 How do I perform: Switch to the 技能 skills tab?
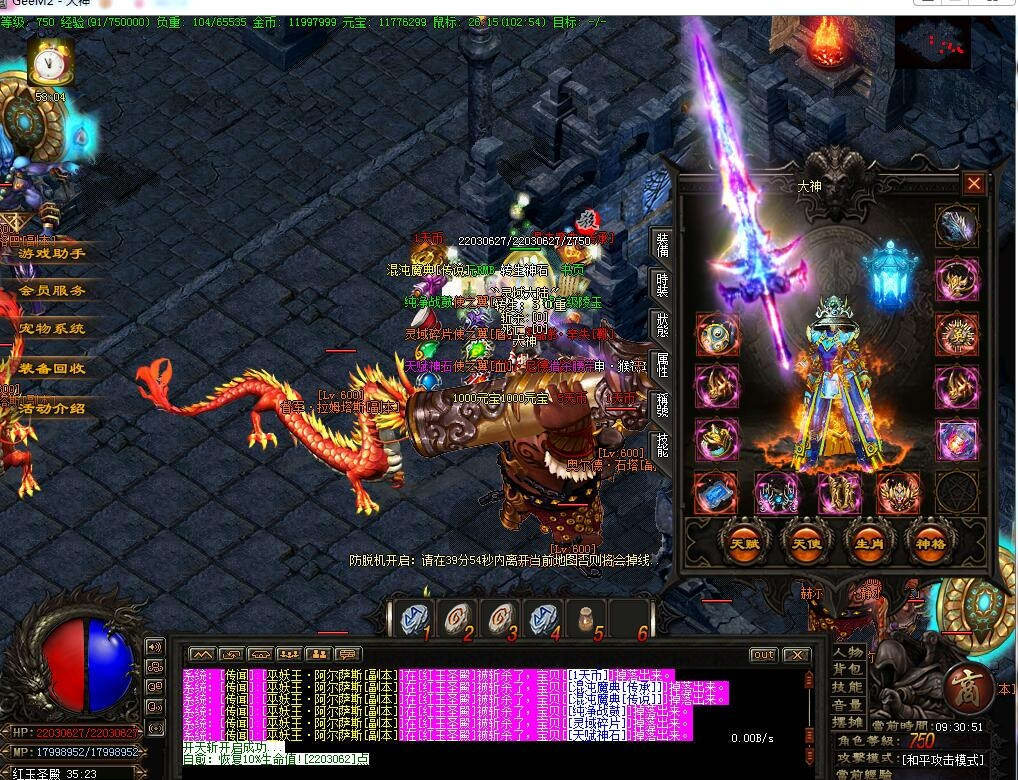pos(662,445)
